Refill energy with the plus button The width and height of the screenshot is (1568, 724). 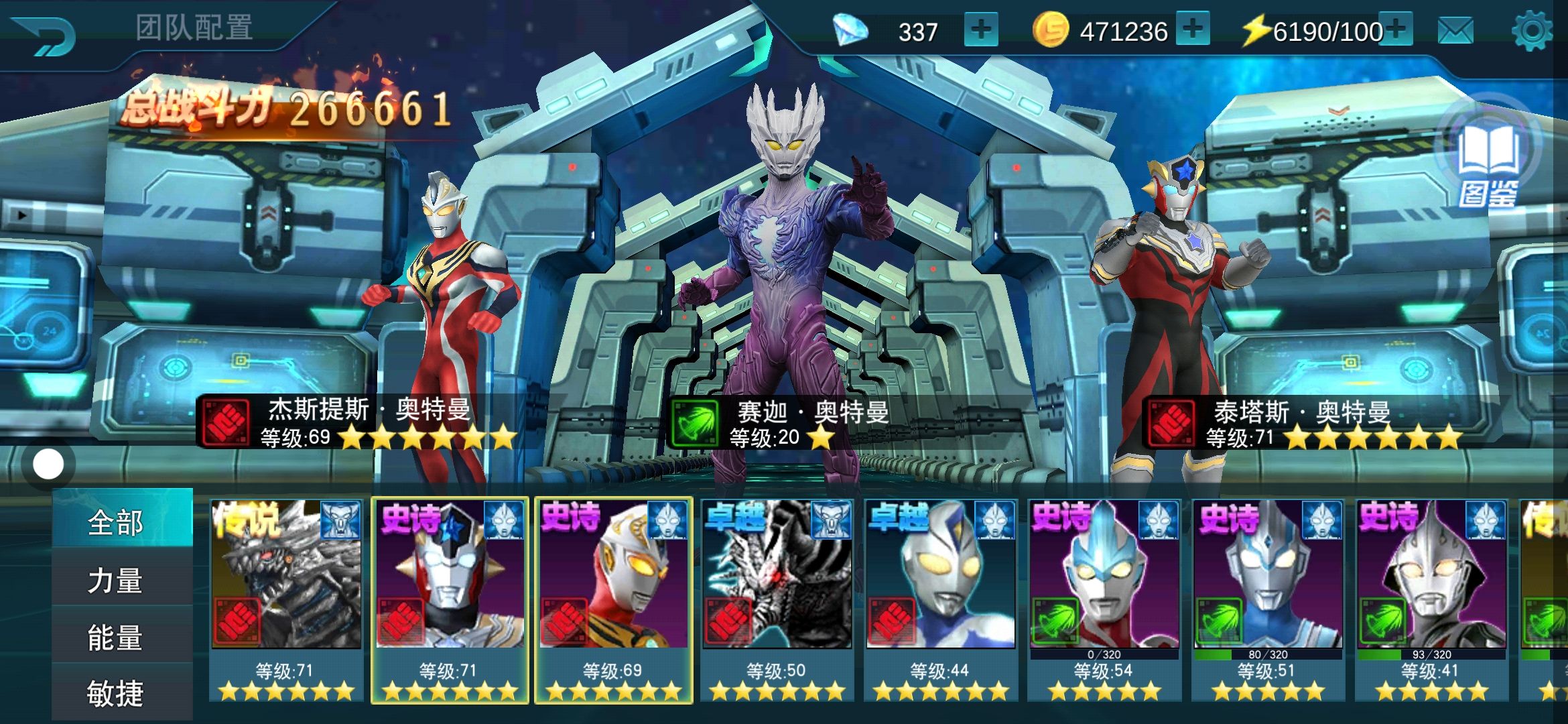(1396, 29)
